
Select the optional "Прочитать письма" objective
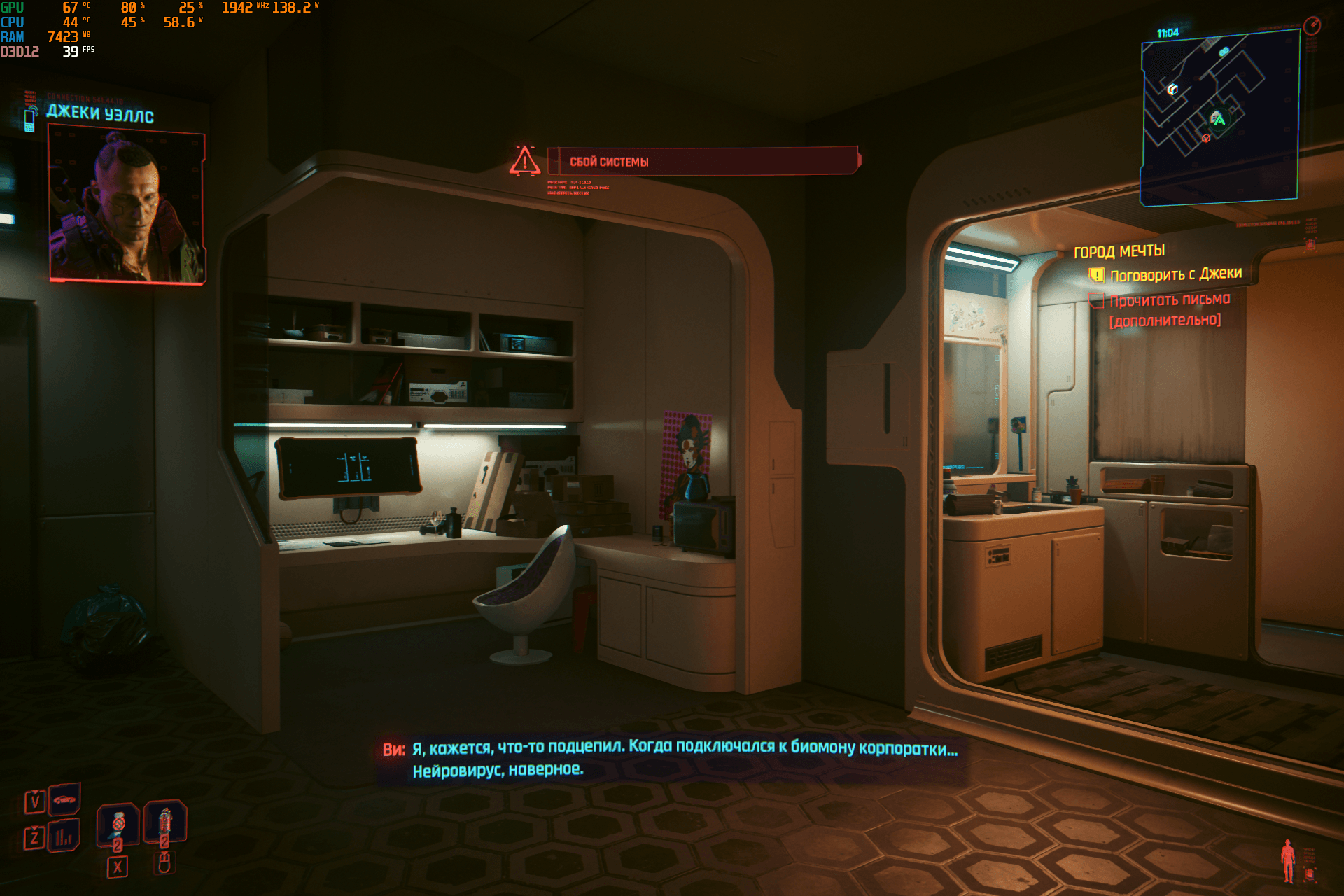point(1169,301)
